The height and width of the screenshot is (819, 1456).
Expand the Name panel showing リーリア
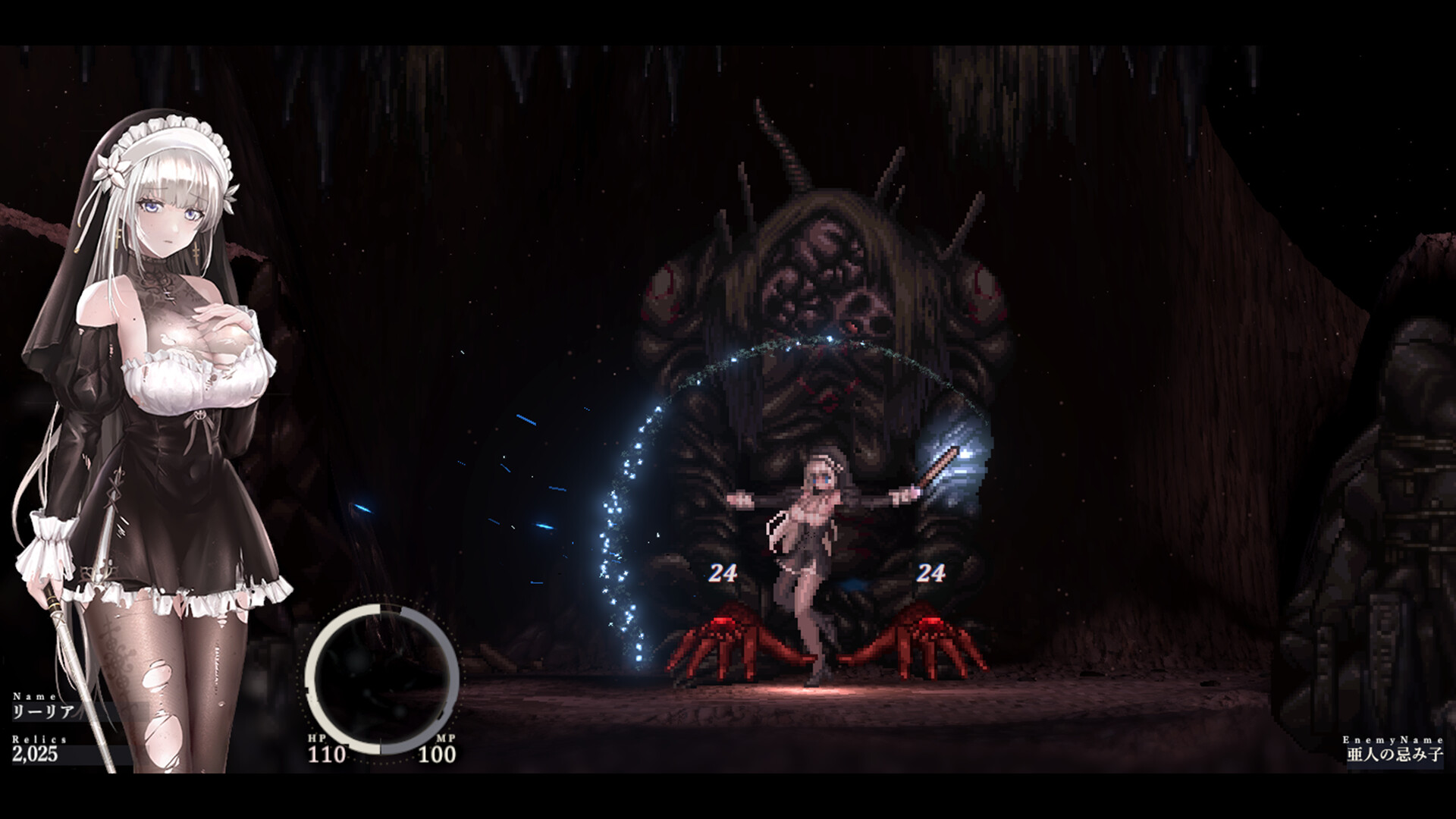click(42, 707)
